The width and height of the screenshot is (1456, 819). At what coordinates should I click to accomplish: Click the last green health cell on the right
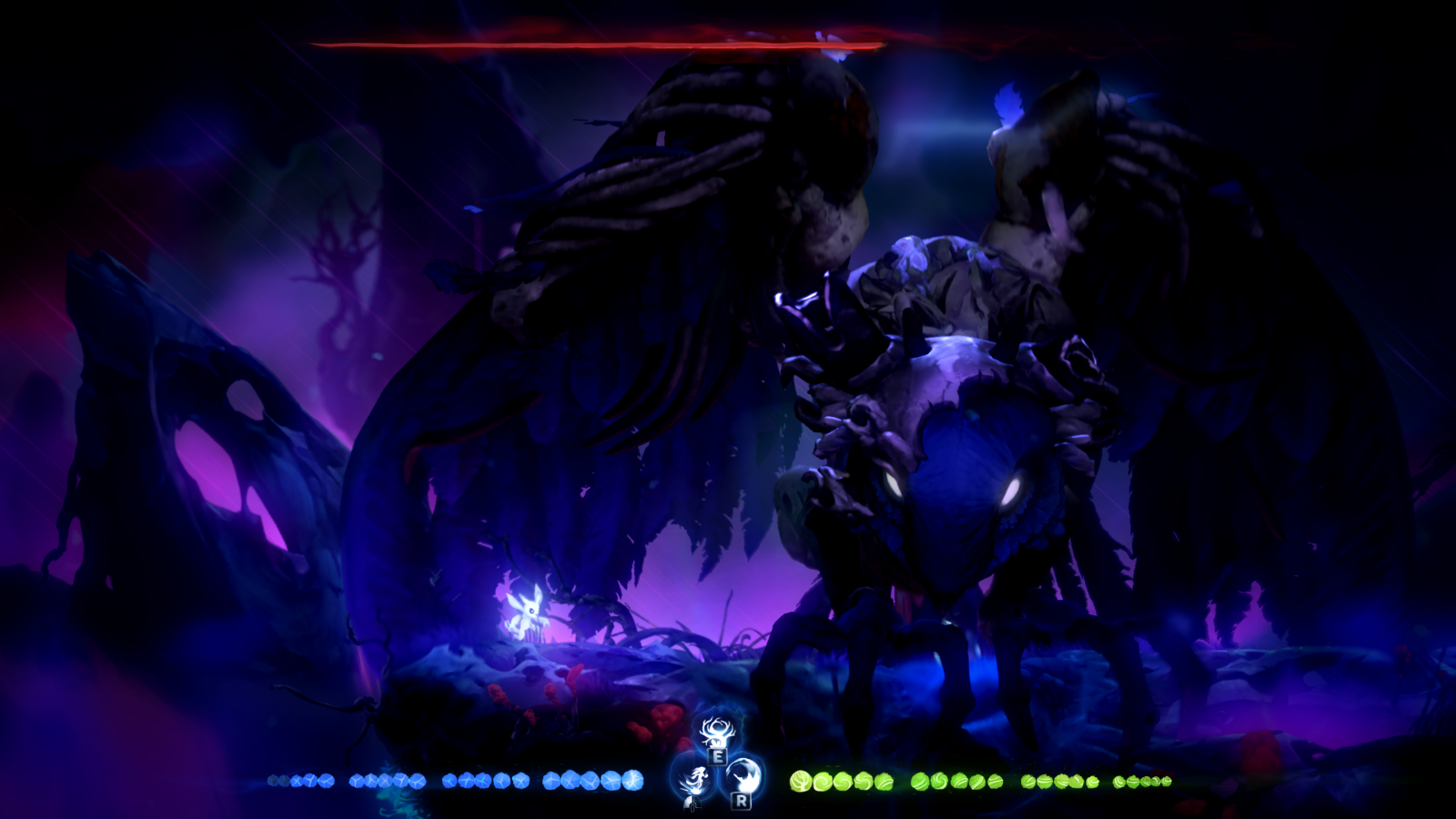[x=1167, y=781]
